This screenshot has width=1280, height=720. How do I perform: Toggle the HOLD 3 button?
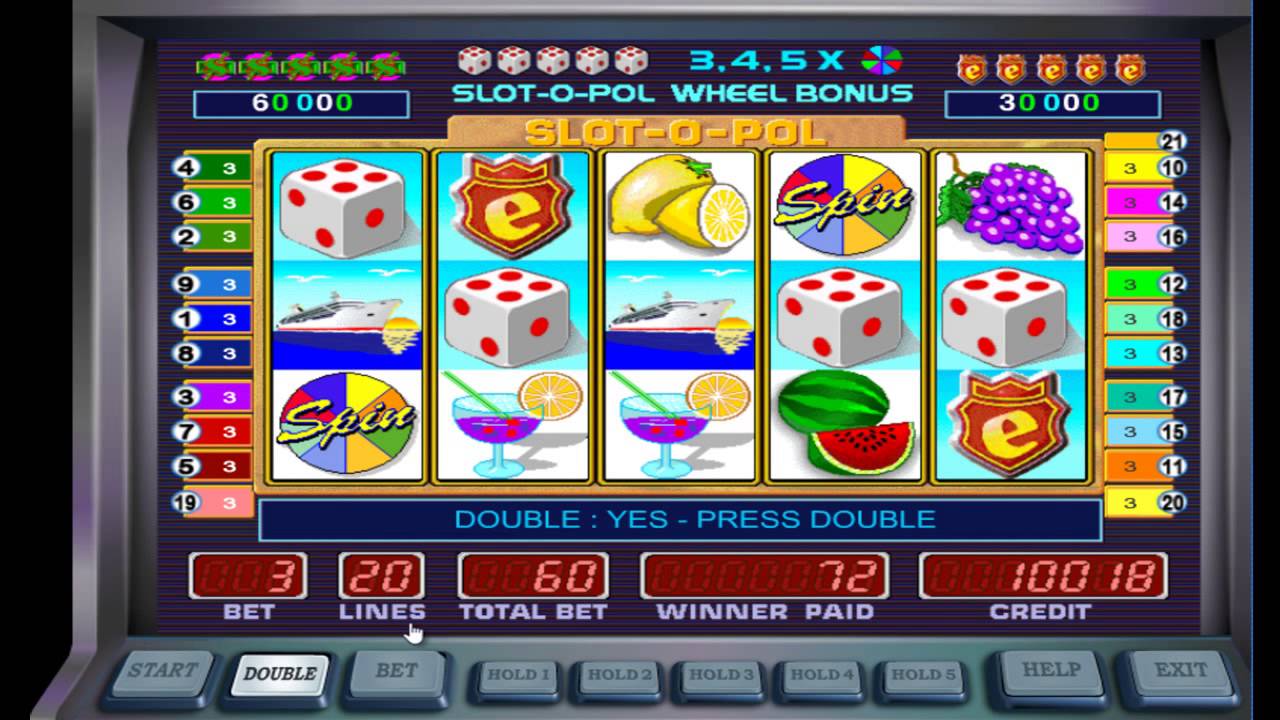coord(721,675)
